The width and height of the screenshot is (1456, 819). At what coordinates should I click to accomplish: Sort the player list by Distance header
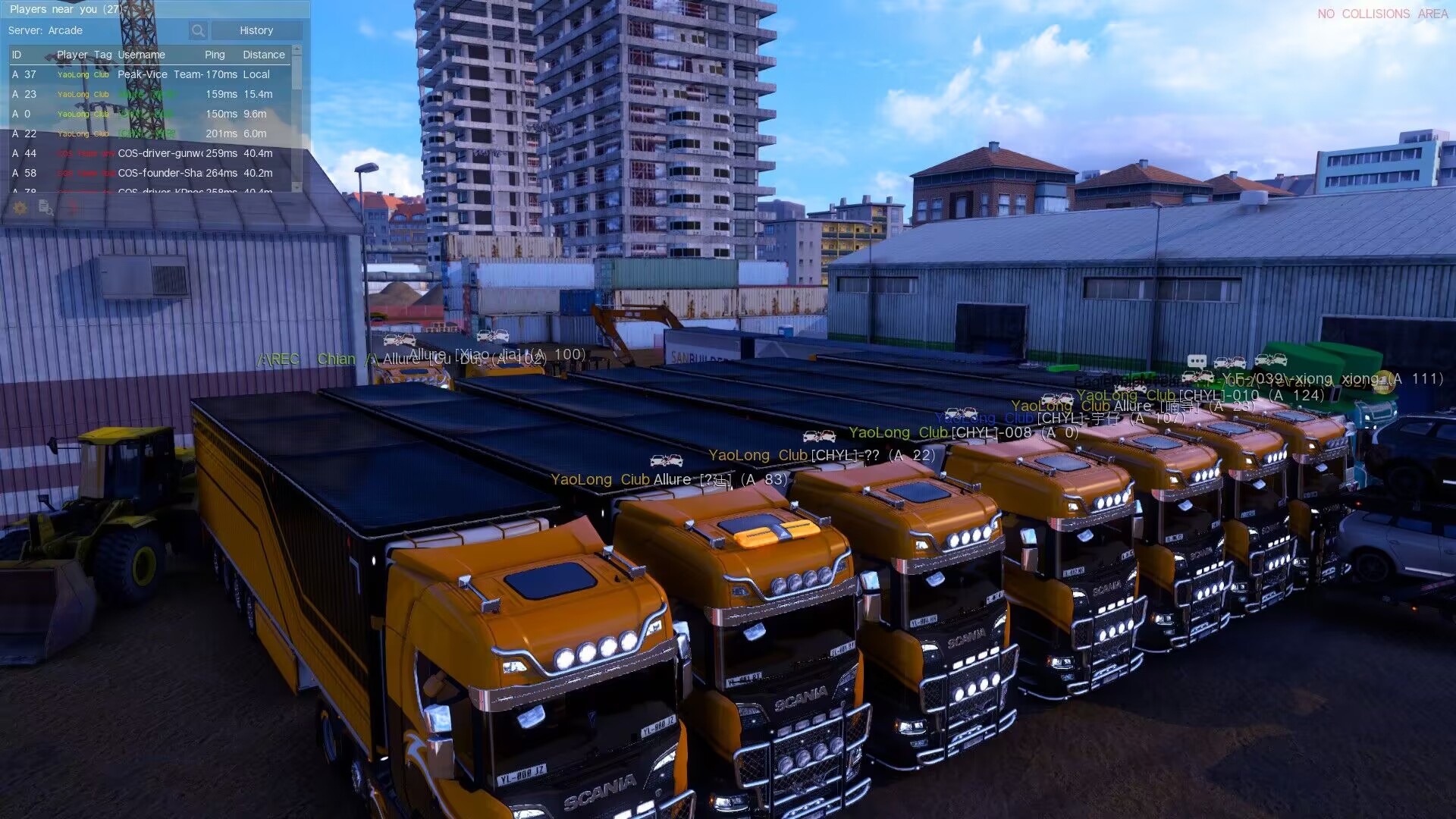[264, 55]
